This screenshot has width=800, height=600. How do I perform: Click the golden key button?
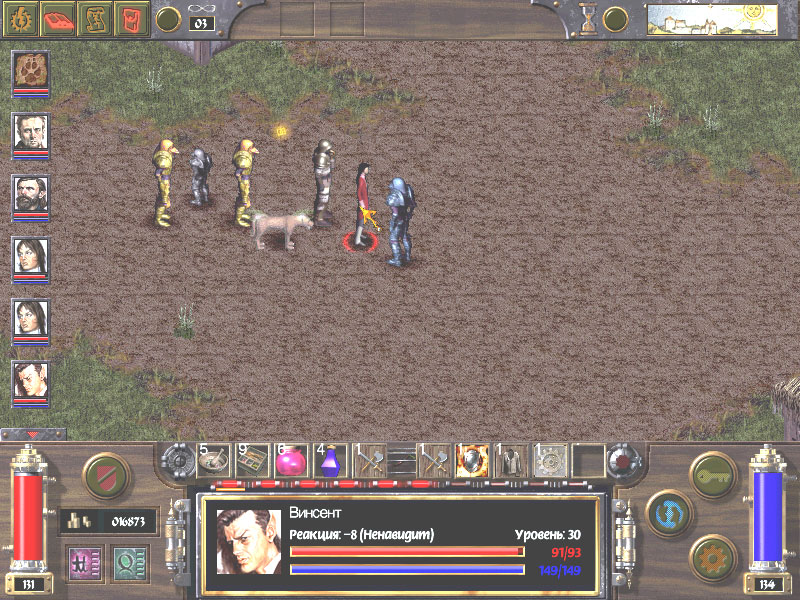(x=711, y=470)
